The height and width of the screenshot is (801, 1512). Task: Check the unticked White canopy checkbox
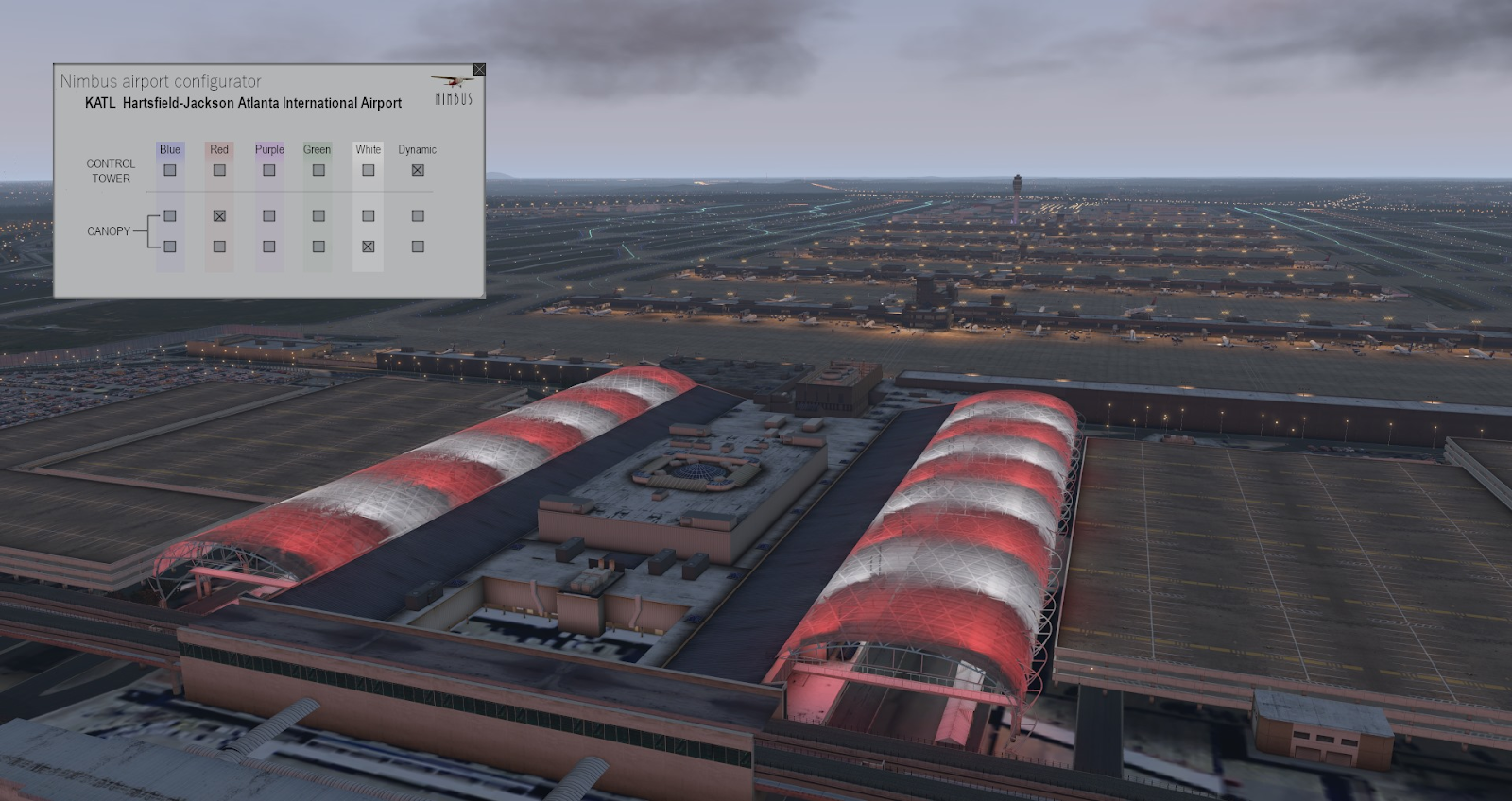[369, 215]
